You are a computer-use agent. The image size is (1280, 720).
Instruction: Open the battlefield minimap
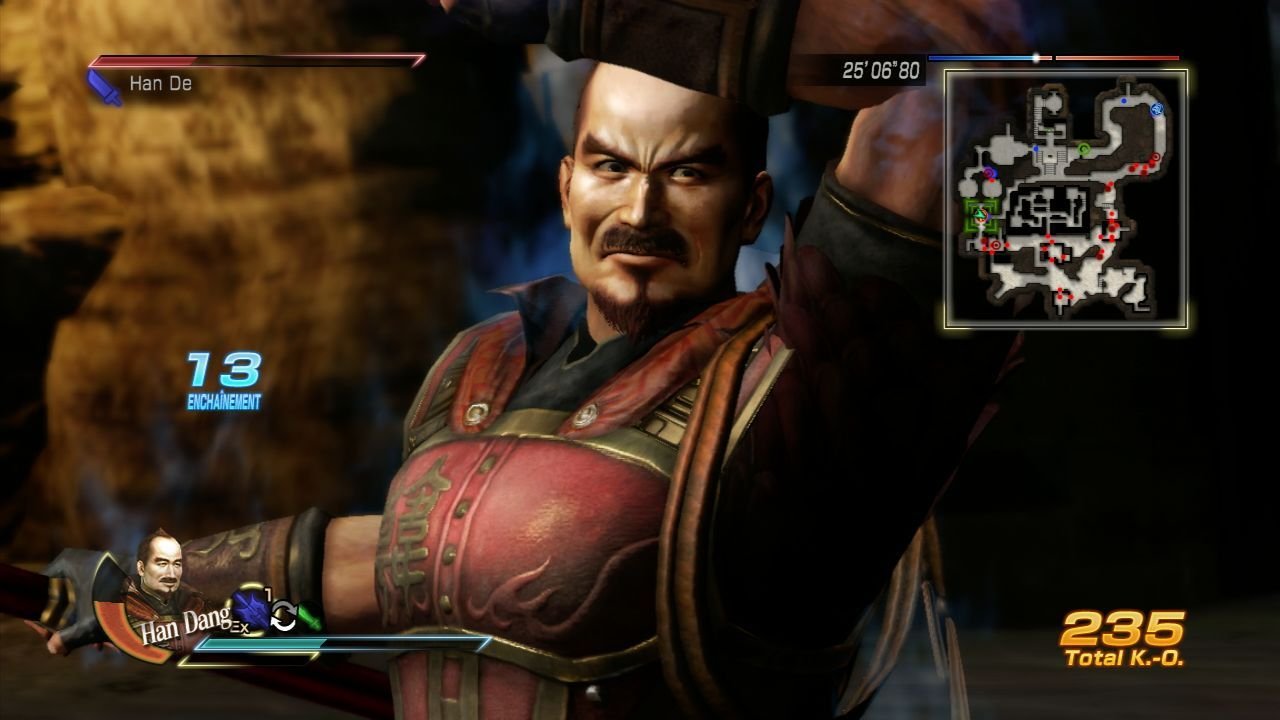[1066, 198]
